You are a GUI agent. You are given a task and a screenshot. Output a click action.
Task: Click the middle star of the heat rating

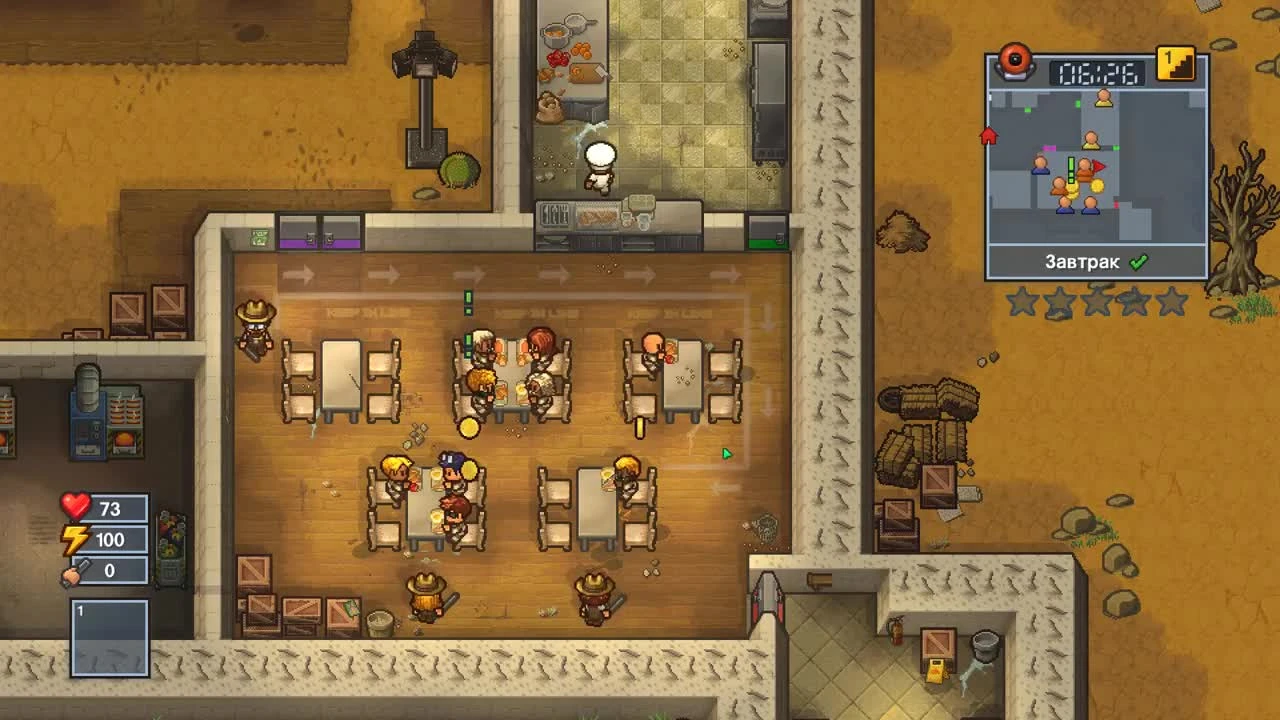click(x=1096, y=303)
